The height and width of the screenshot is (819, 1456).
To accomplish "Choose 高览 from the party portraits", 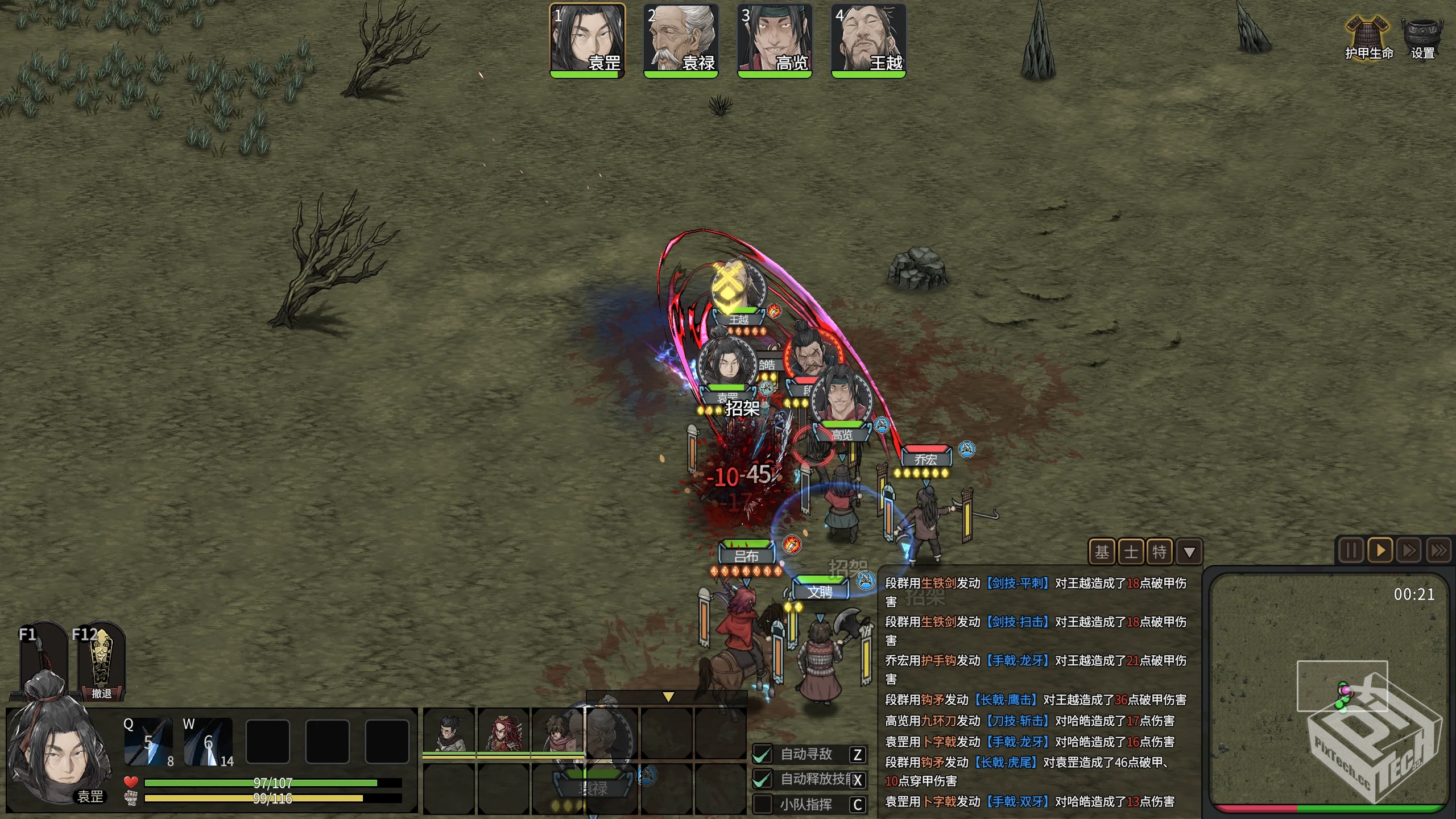I will (775, 39).
